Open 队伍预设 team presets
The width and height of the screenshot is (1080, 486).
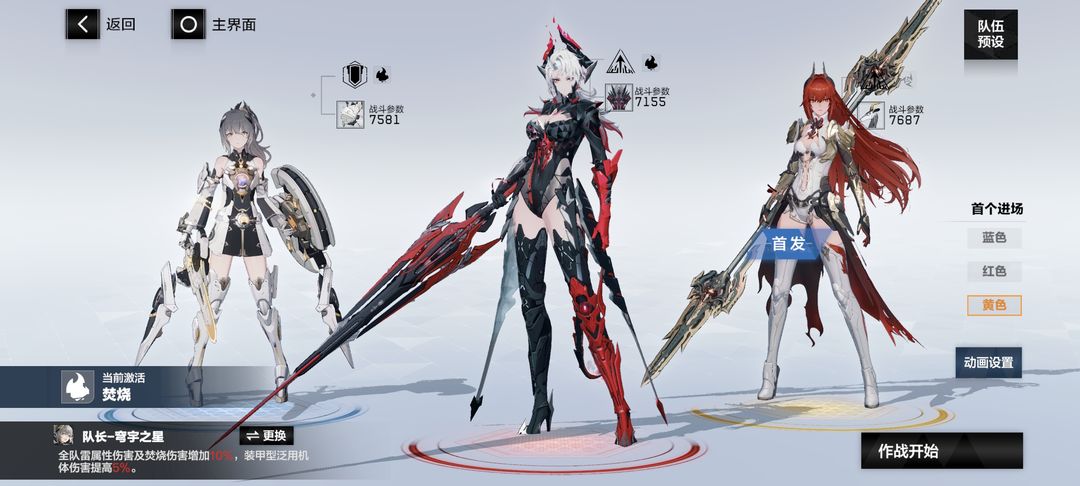[990, 34]
